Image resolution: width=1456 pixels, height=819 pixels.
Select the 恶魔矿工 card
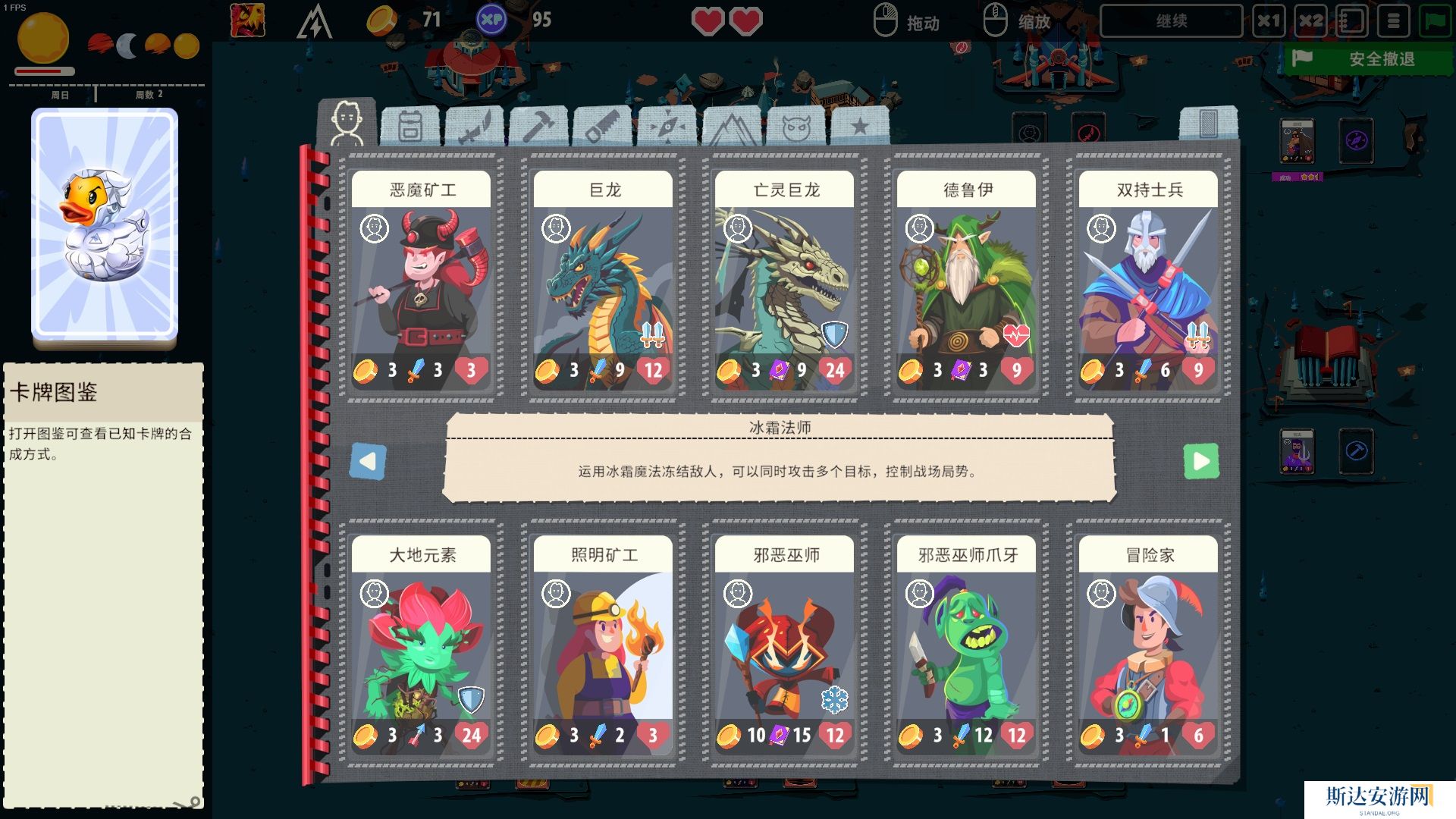point(421,281)
